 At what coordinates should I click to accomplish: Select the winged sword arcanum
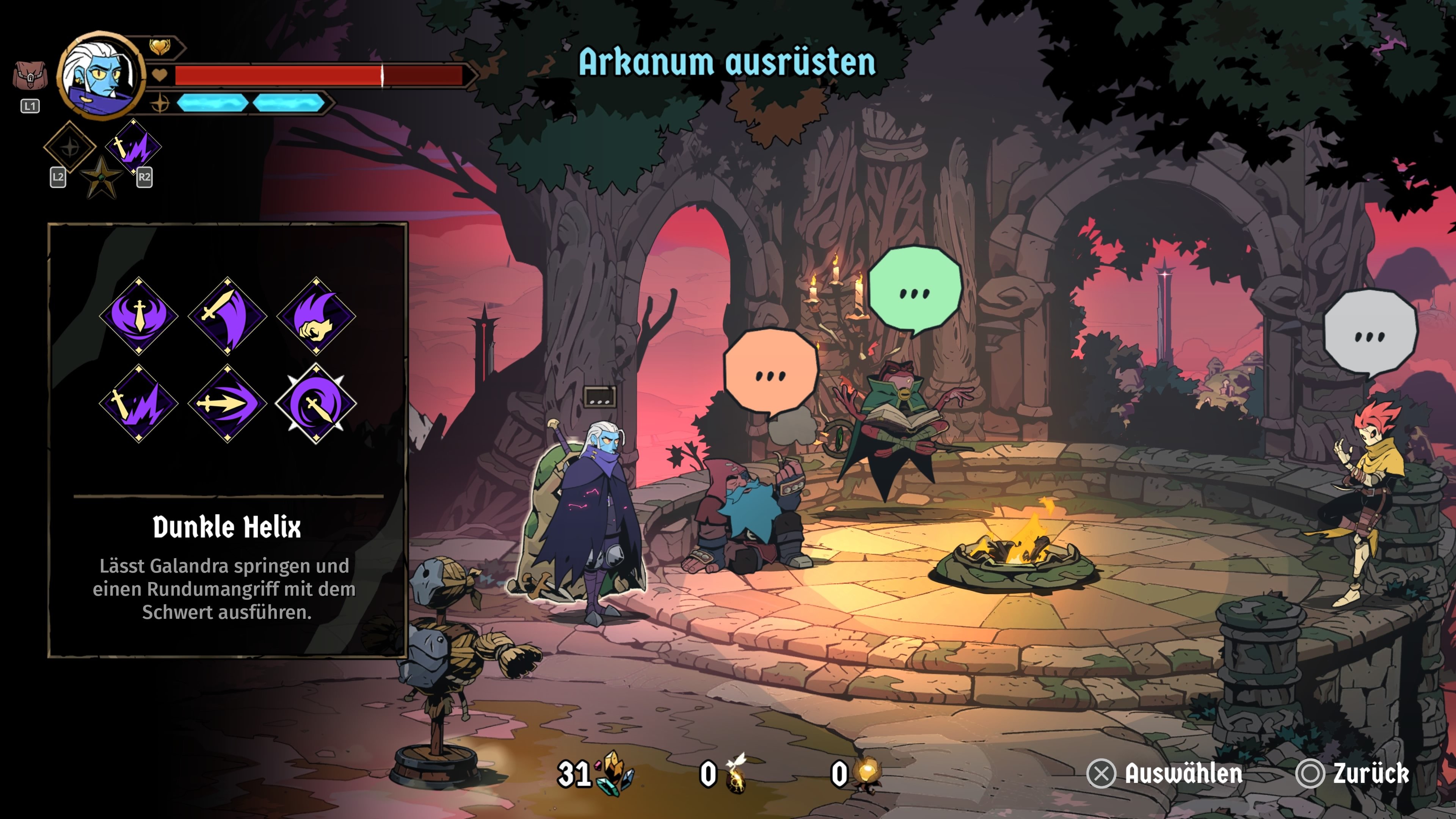pos(138,315)
